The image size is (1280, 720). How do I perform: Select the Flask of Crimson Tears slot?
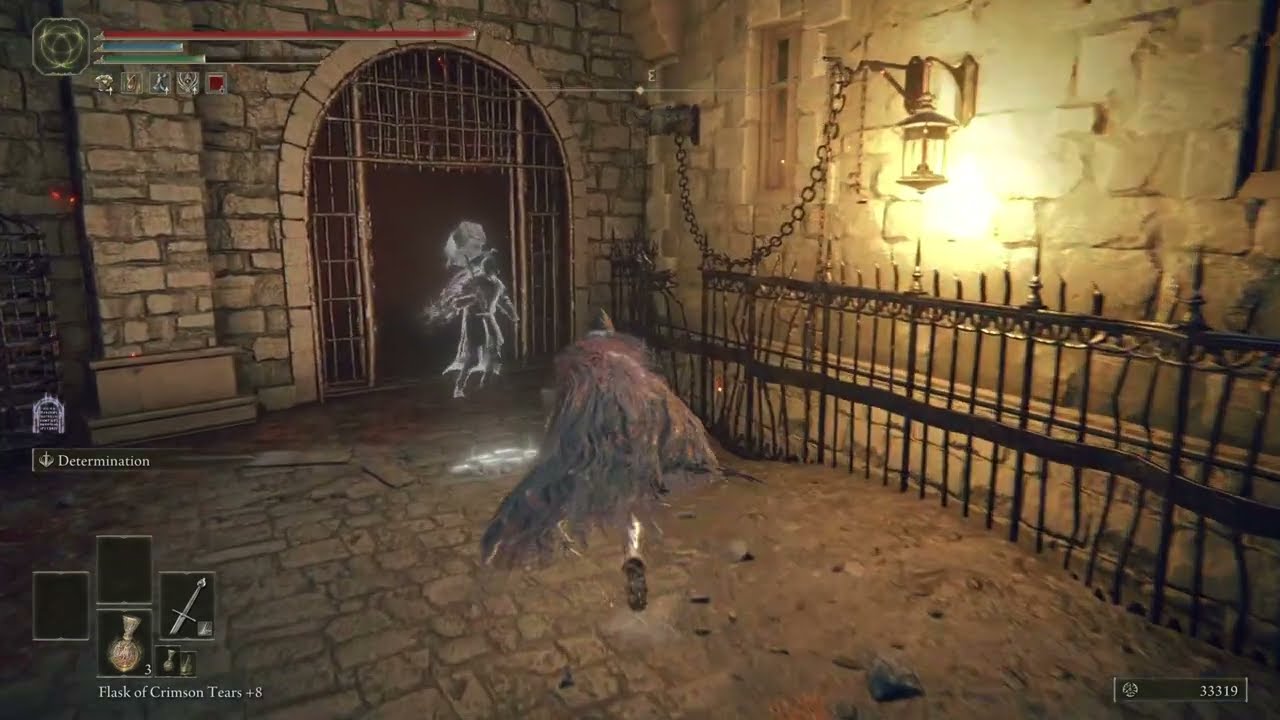point(125,642)
